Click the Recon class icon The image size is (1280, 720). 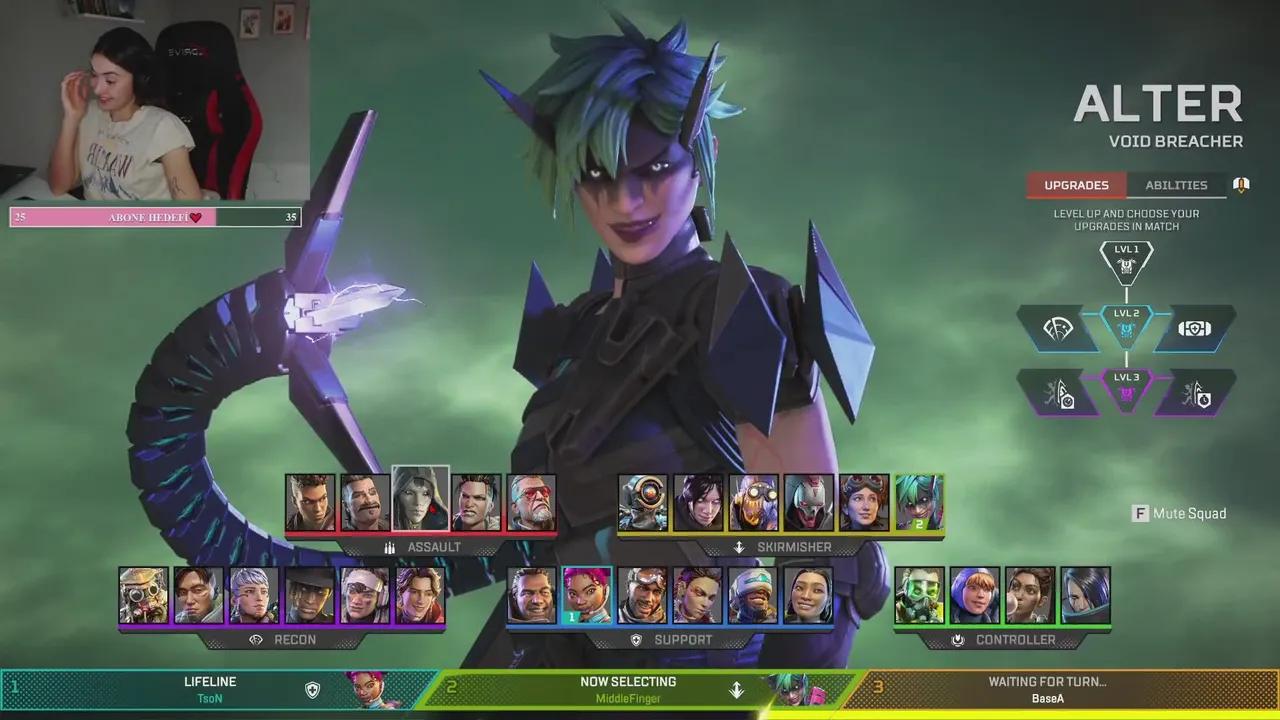tap(254, 639)
